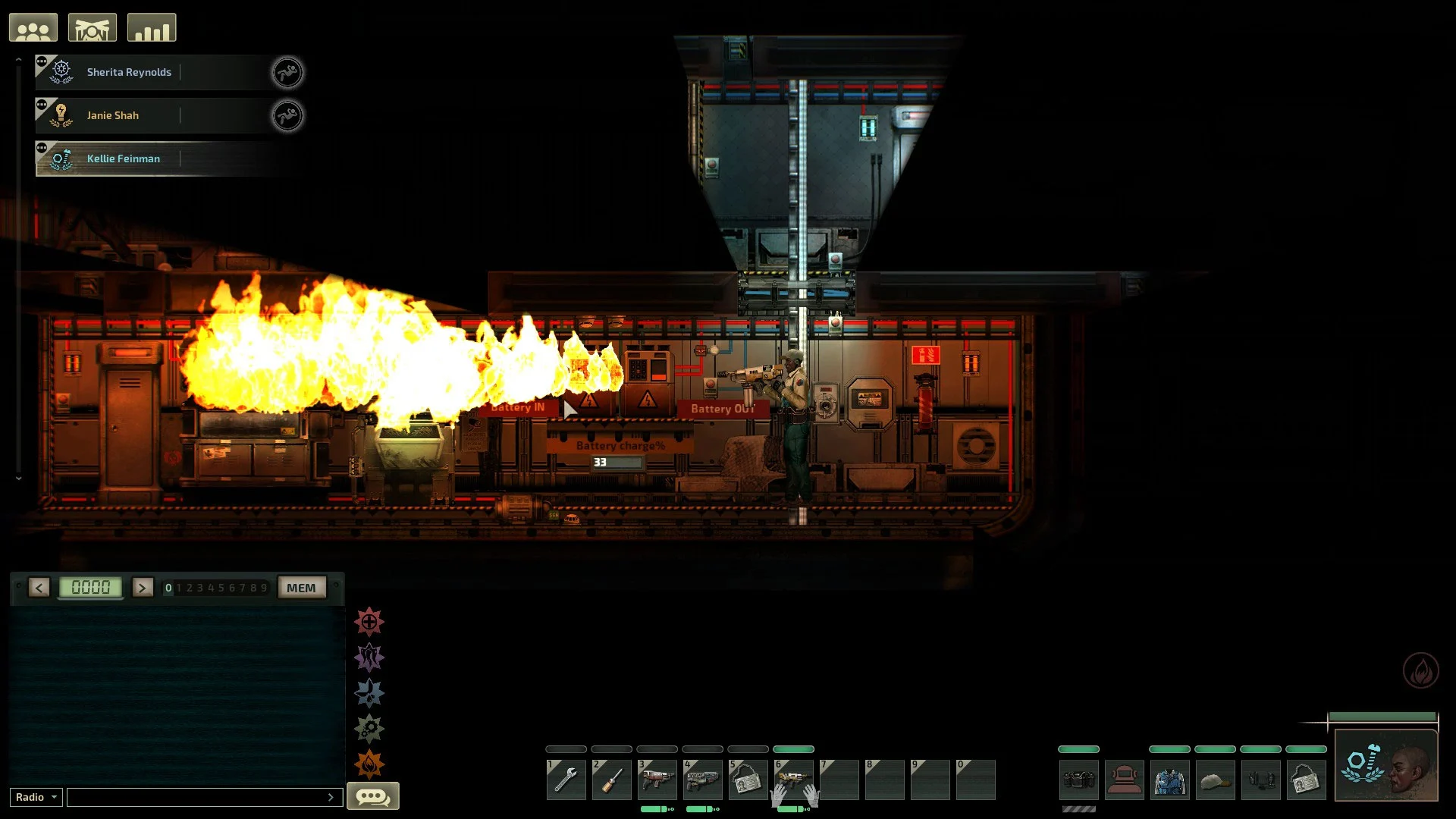
Task: Click the orange fire report icon
Action: tap(369, 764)
